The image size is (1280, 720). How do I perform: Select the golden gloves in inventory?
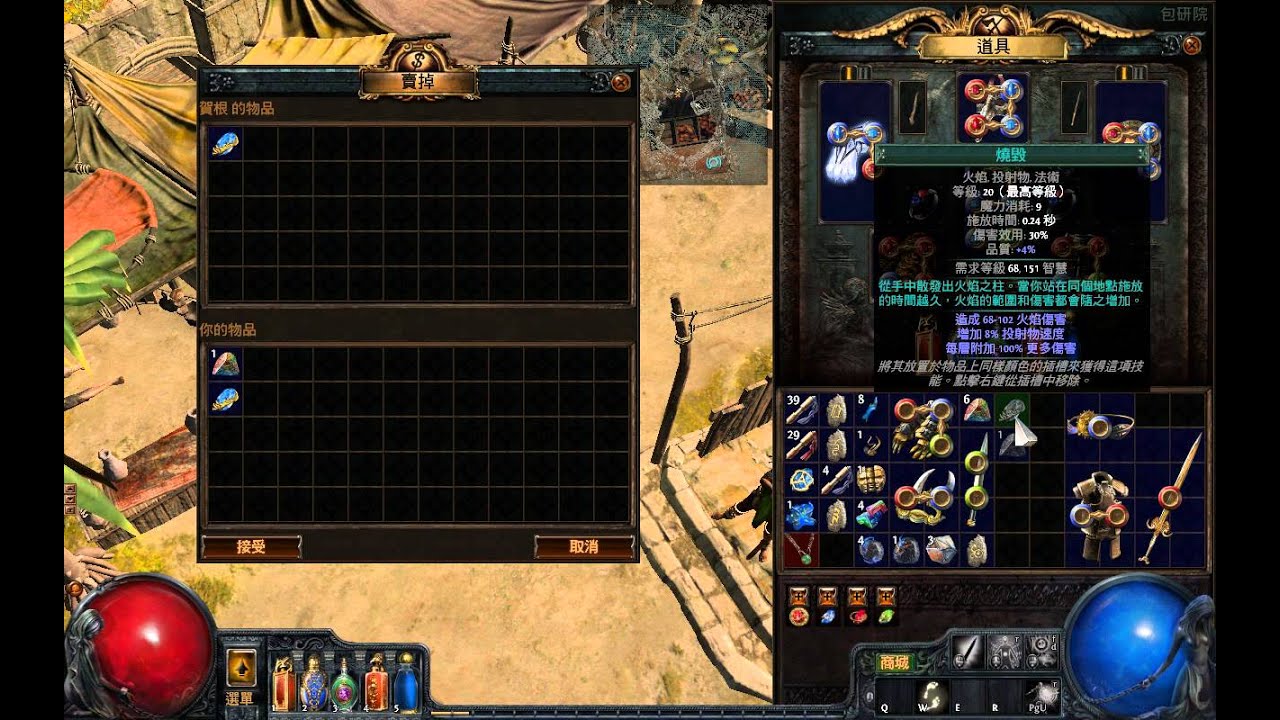tap(923, 427)
